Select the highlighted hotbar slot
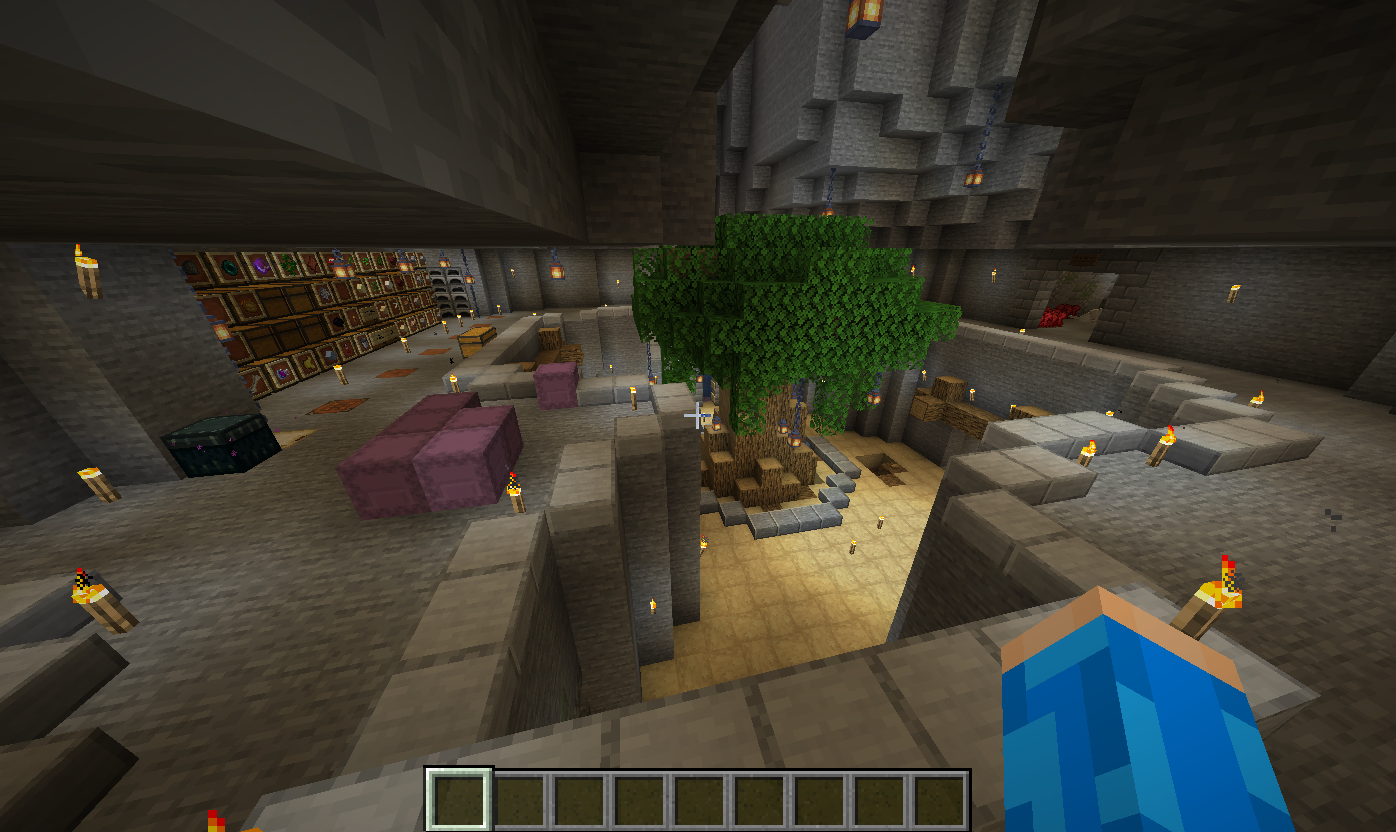This screenshot has width=1396, height=832. point(459,800)
